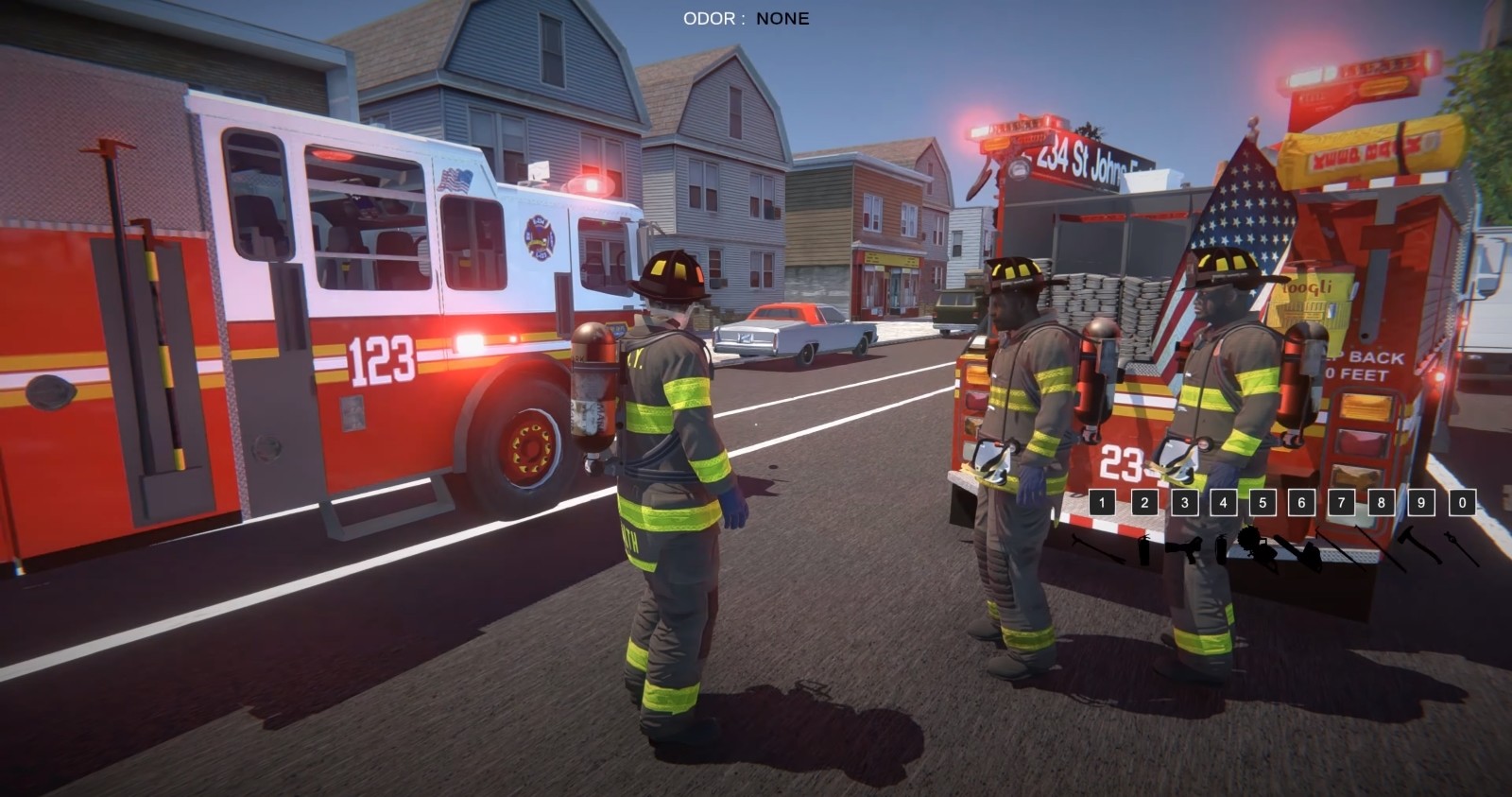Click hotbar slot 0
1512x797 pixels.
point(1462,502)
